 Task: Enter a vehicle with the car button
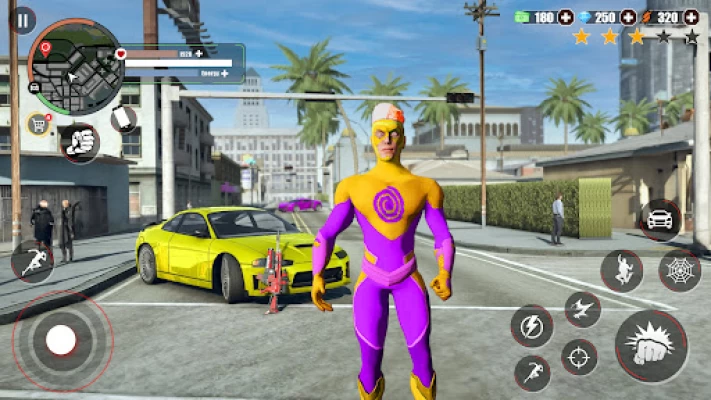(x=659, y=219)
